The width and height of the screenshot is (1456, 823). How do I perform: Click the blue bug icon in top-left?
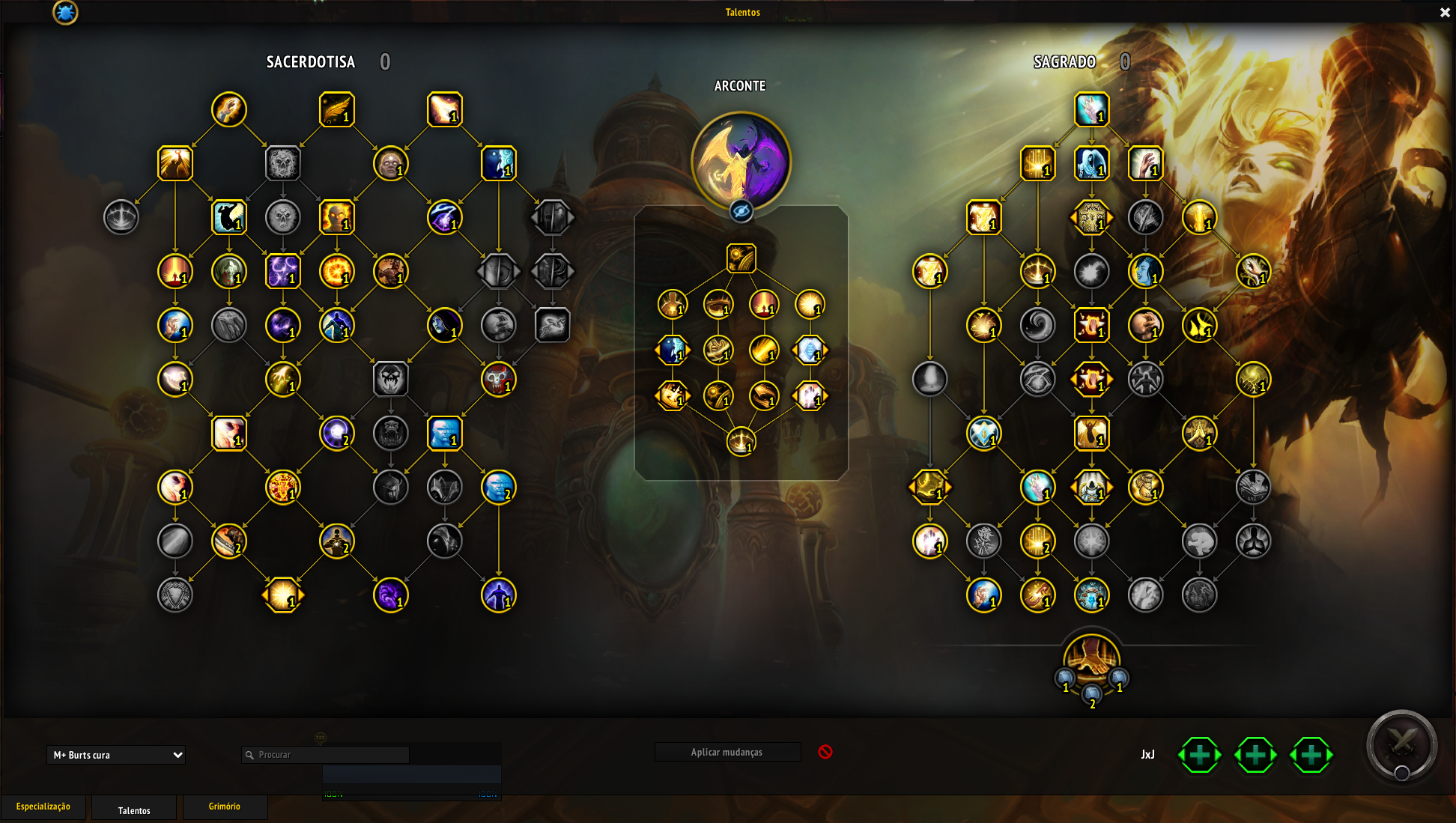click(65, 12)
